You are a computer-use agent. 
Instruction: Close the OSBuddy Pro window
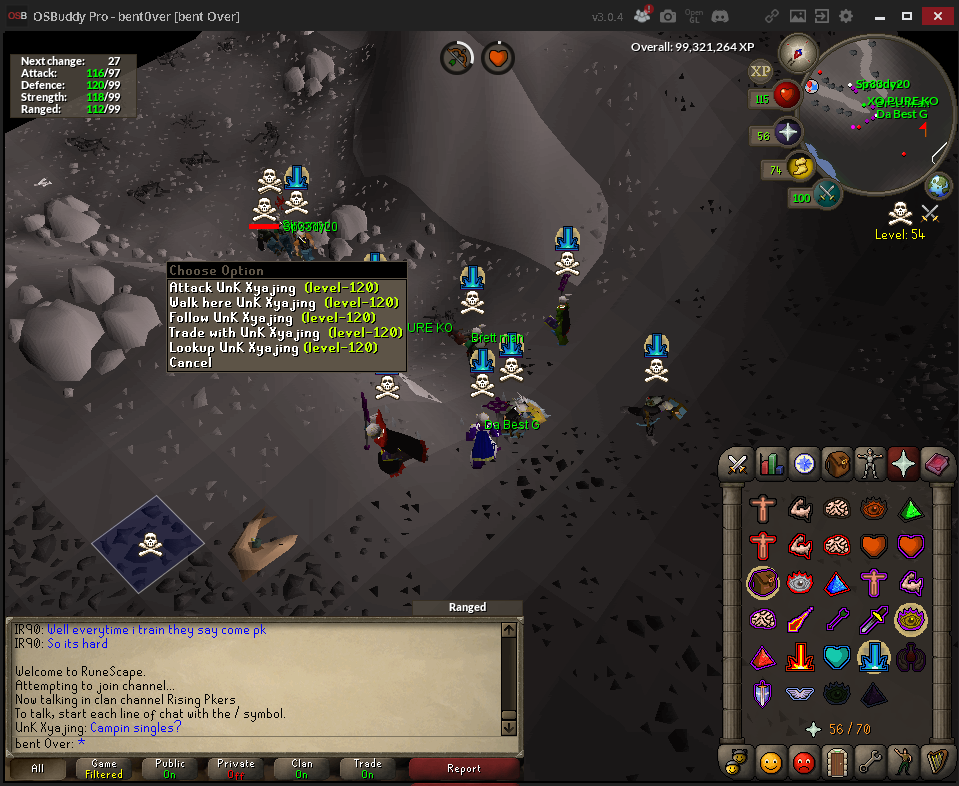pyautogui.click(x=935, y=16)
